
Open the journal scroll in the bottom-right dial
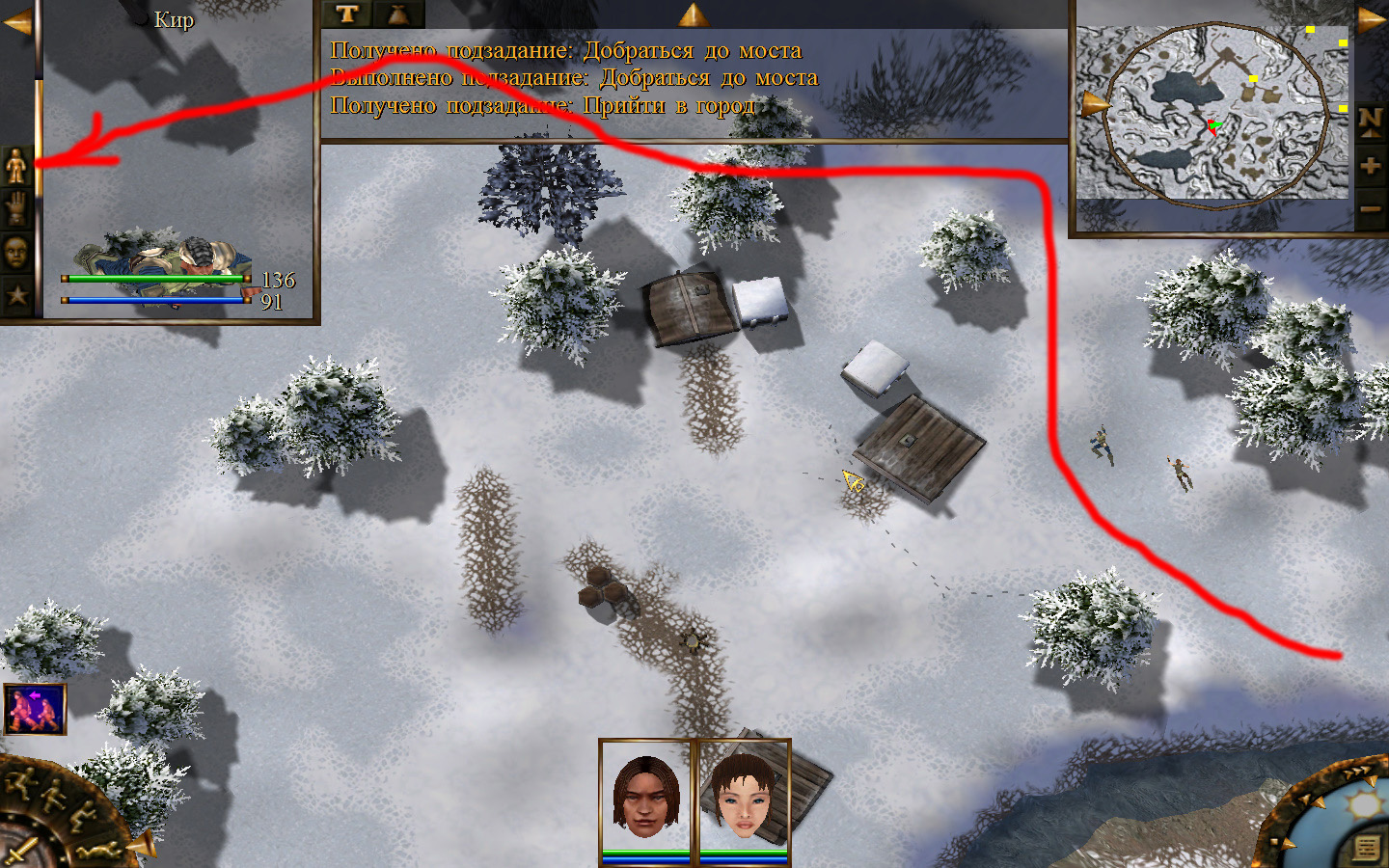tap(1367, 849)
